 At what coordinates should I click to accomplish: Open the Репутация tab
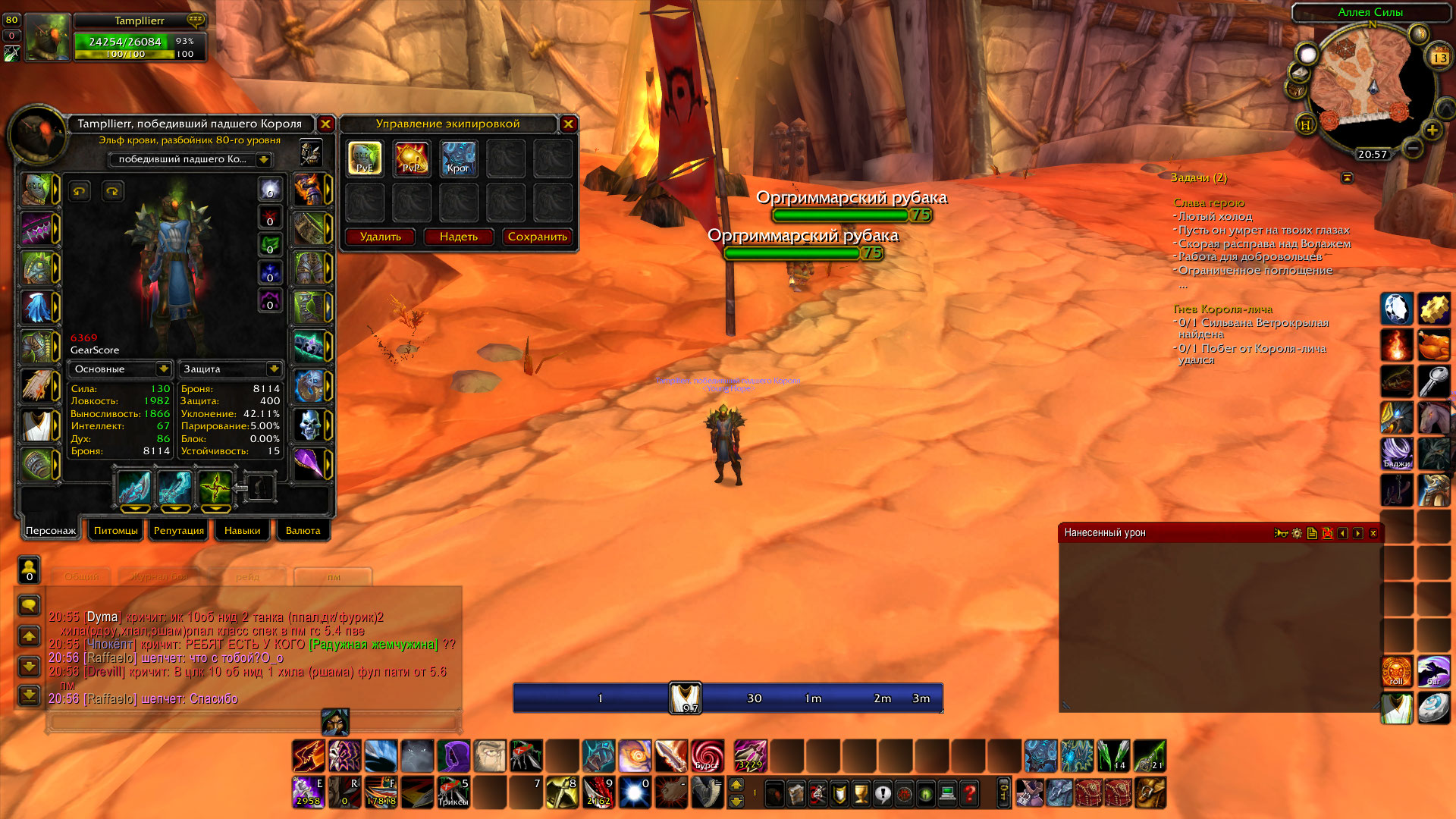pyautogui.click(x=179, y=530)
